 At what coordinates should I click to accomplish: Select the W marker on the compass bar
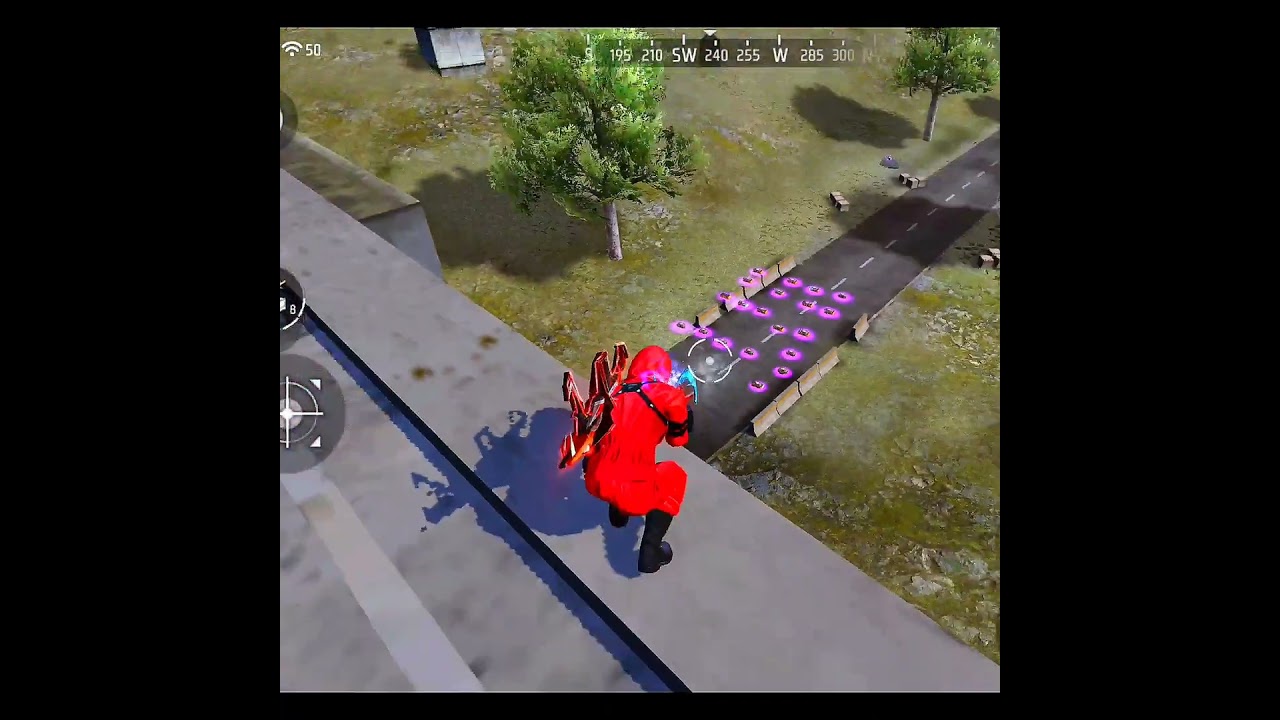780,55
